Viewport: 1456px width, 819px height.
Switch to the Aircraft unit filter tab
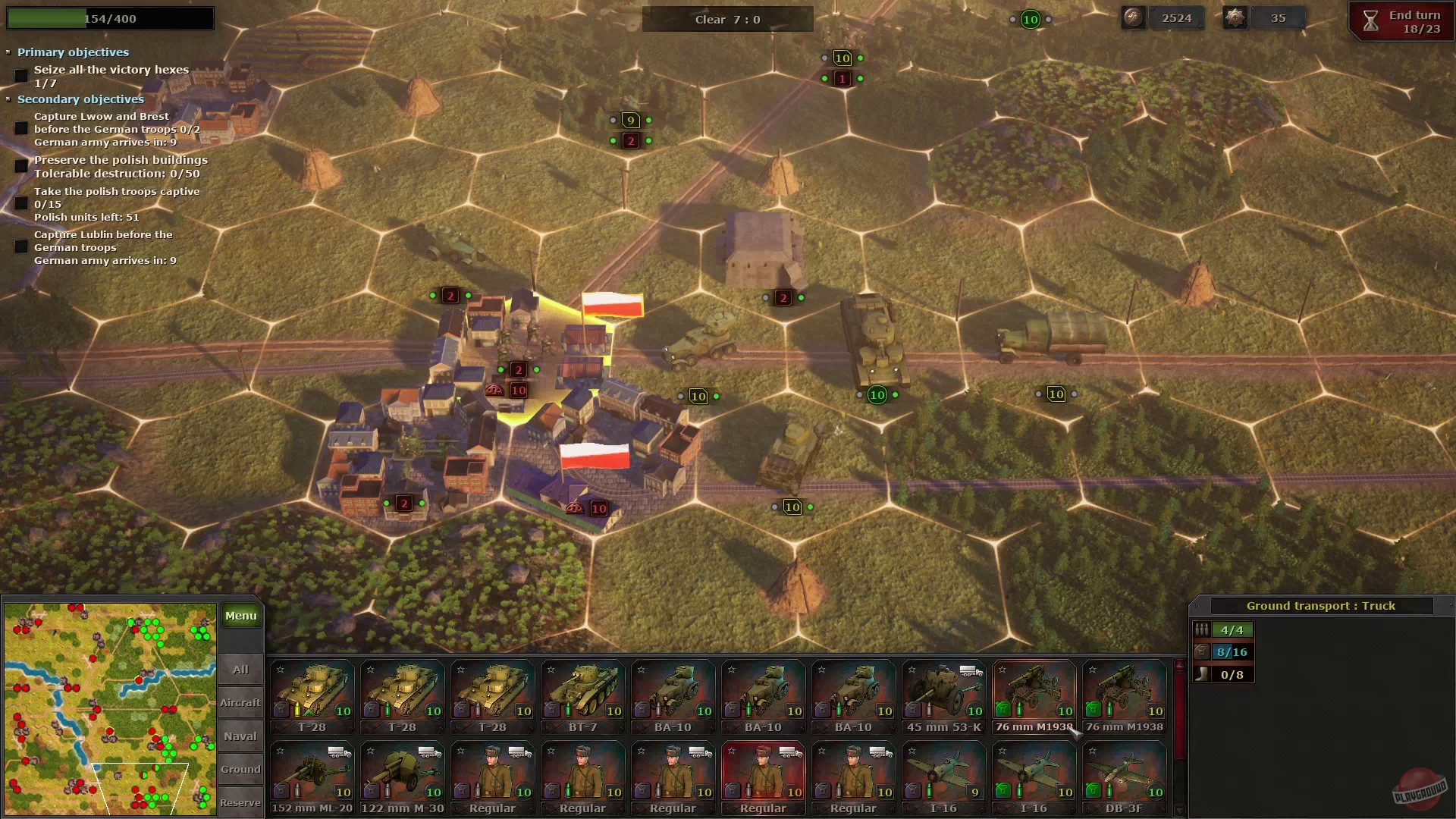point(240,702)
